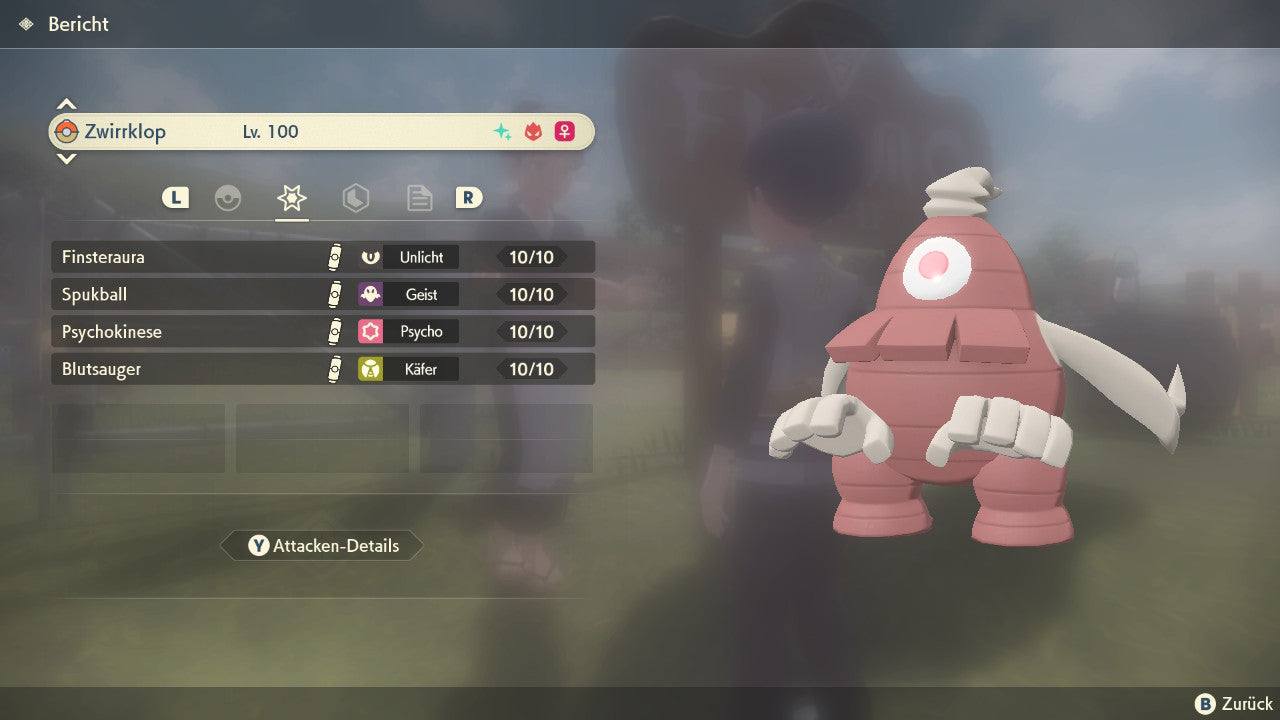Viewport: 1280px width, 720px height.
Task: Open the star-shaped moves tab
Action: coord(292,198)
